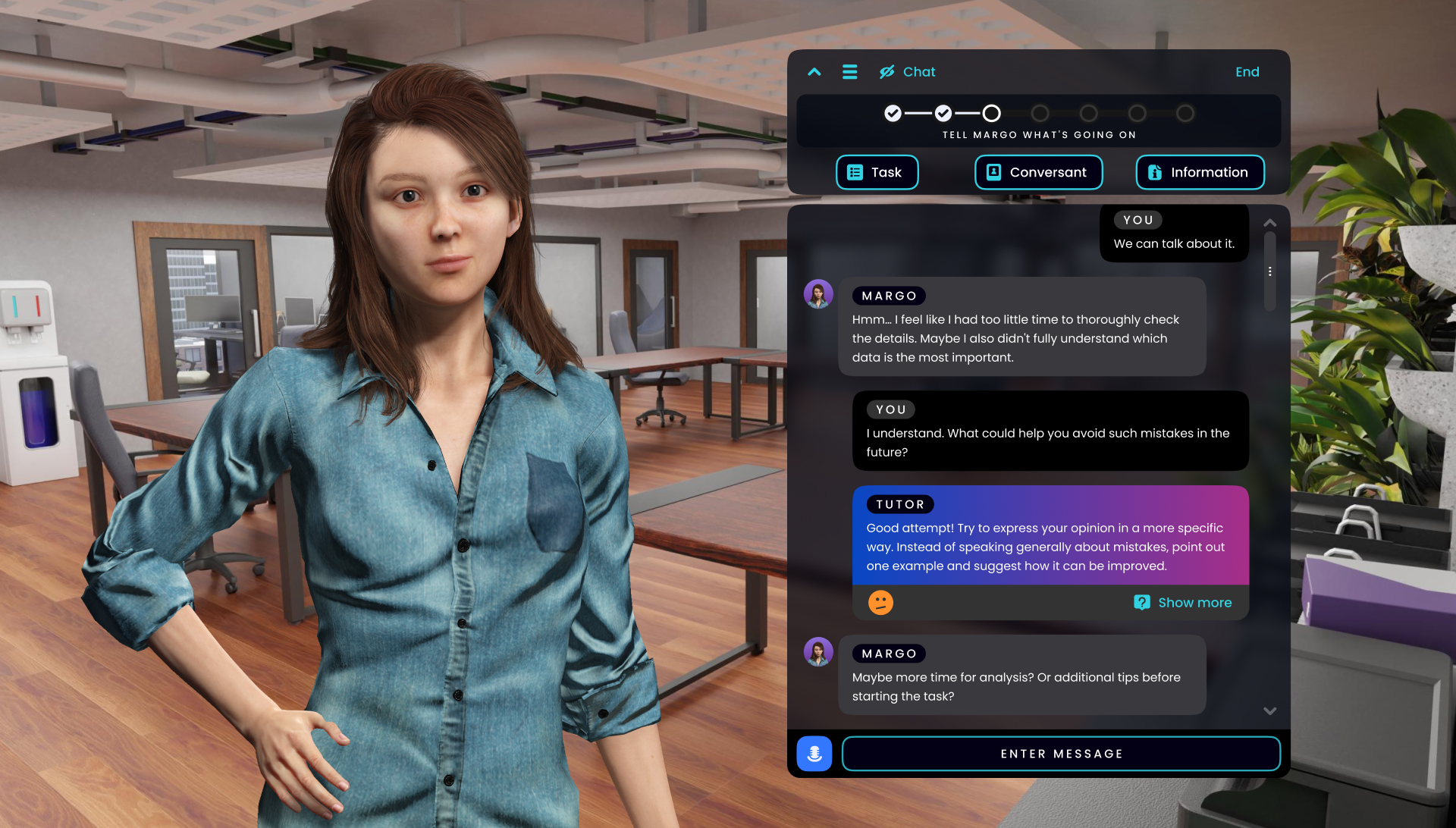This screenshot has height=828, width=1456.
Task: Select the orange neutral face feedback icon
Action: [x=880, y=603]
